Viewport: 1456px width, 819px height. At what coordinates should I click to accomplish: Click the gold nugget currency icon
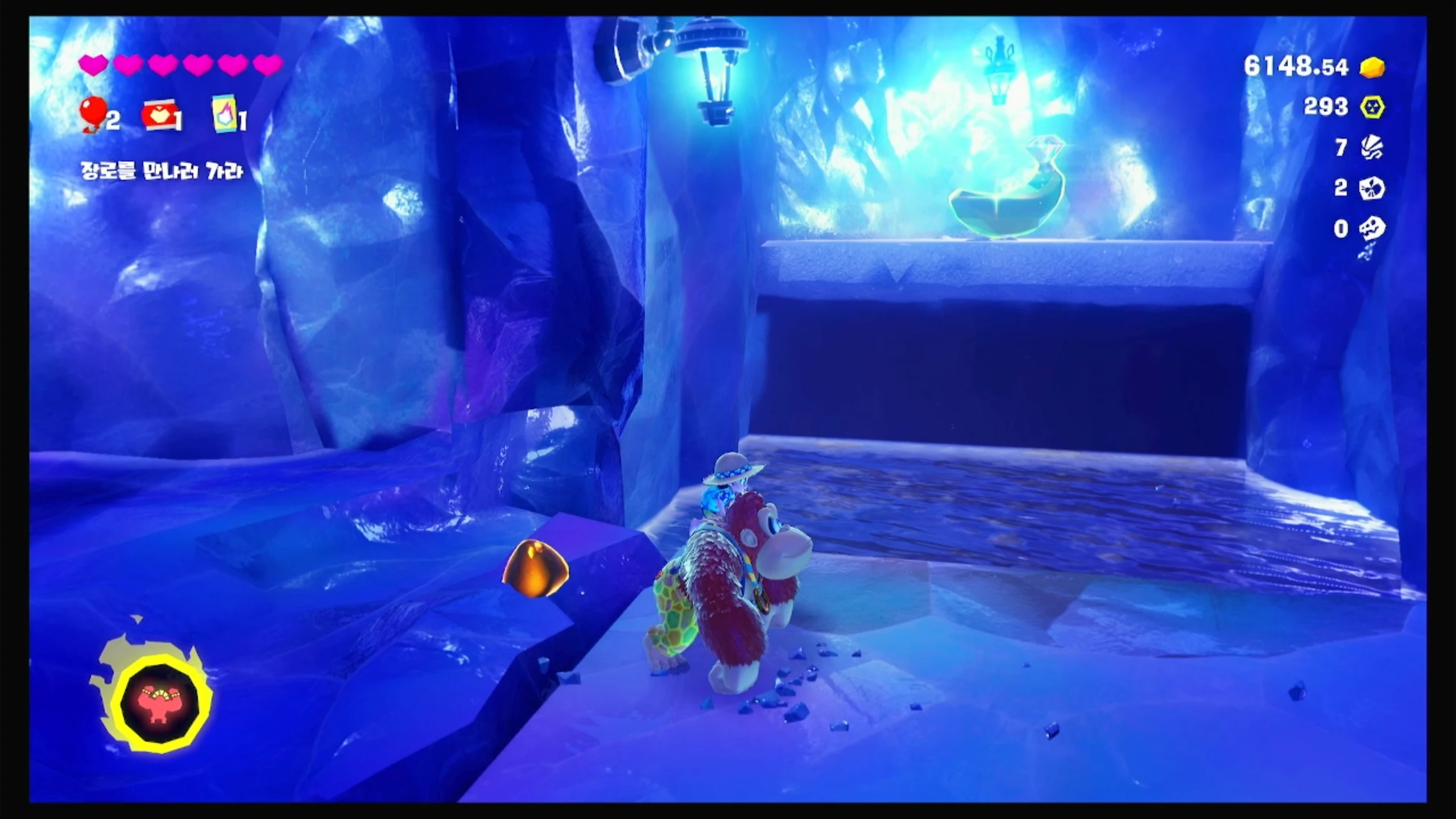[x=1372, y=67]
